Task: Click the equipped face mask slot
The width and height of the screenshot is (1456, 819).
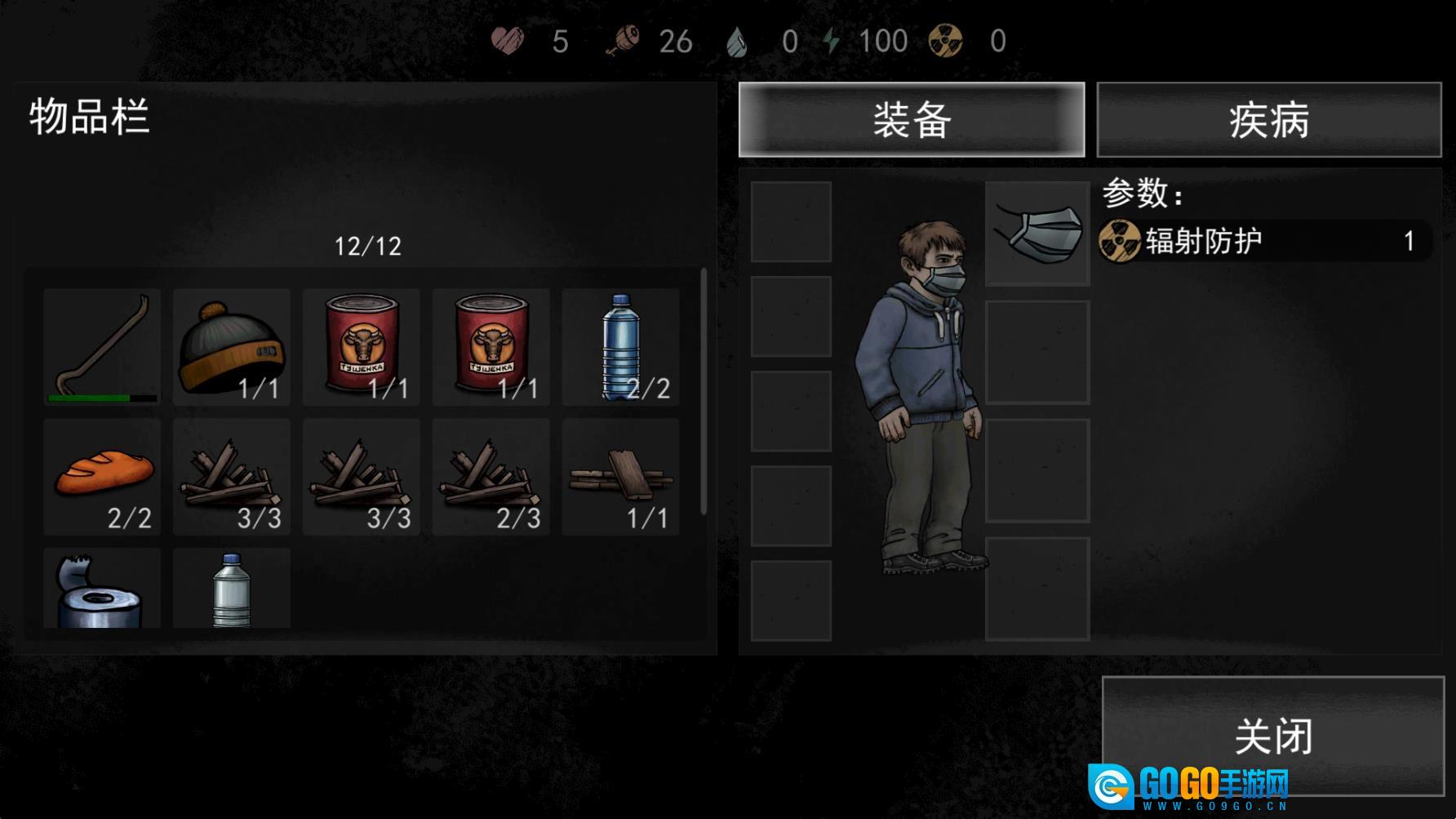Action: click(1037, 234)
